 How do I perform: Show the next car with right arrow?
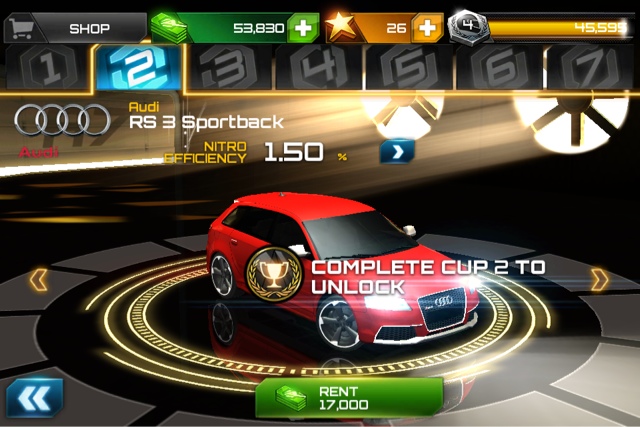[599, 279]
